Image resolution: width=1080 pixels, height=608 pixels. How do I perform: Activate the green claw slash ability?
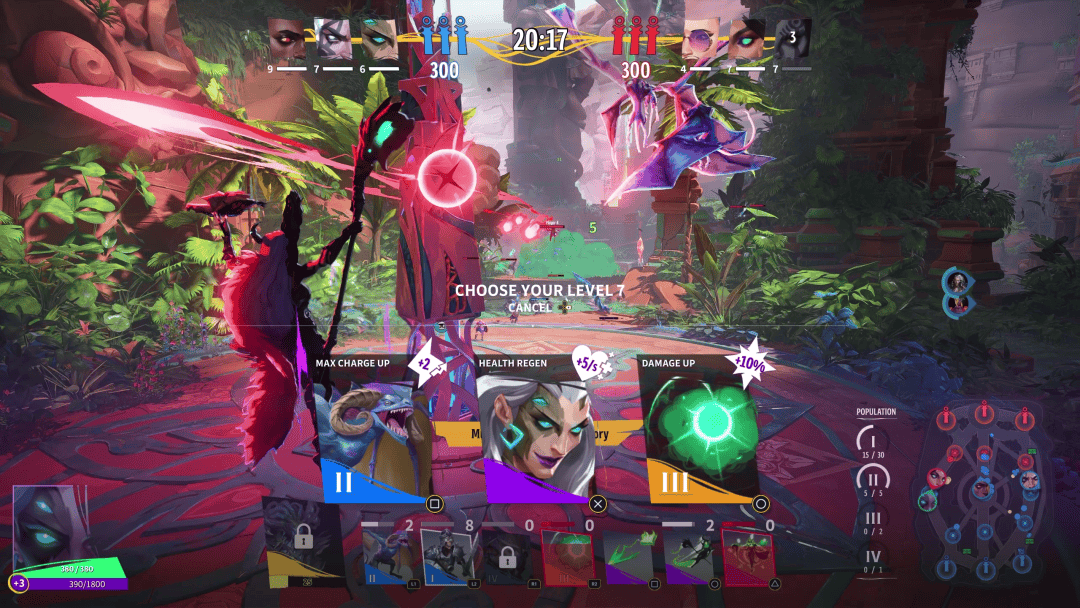(x=627, y=556)
